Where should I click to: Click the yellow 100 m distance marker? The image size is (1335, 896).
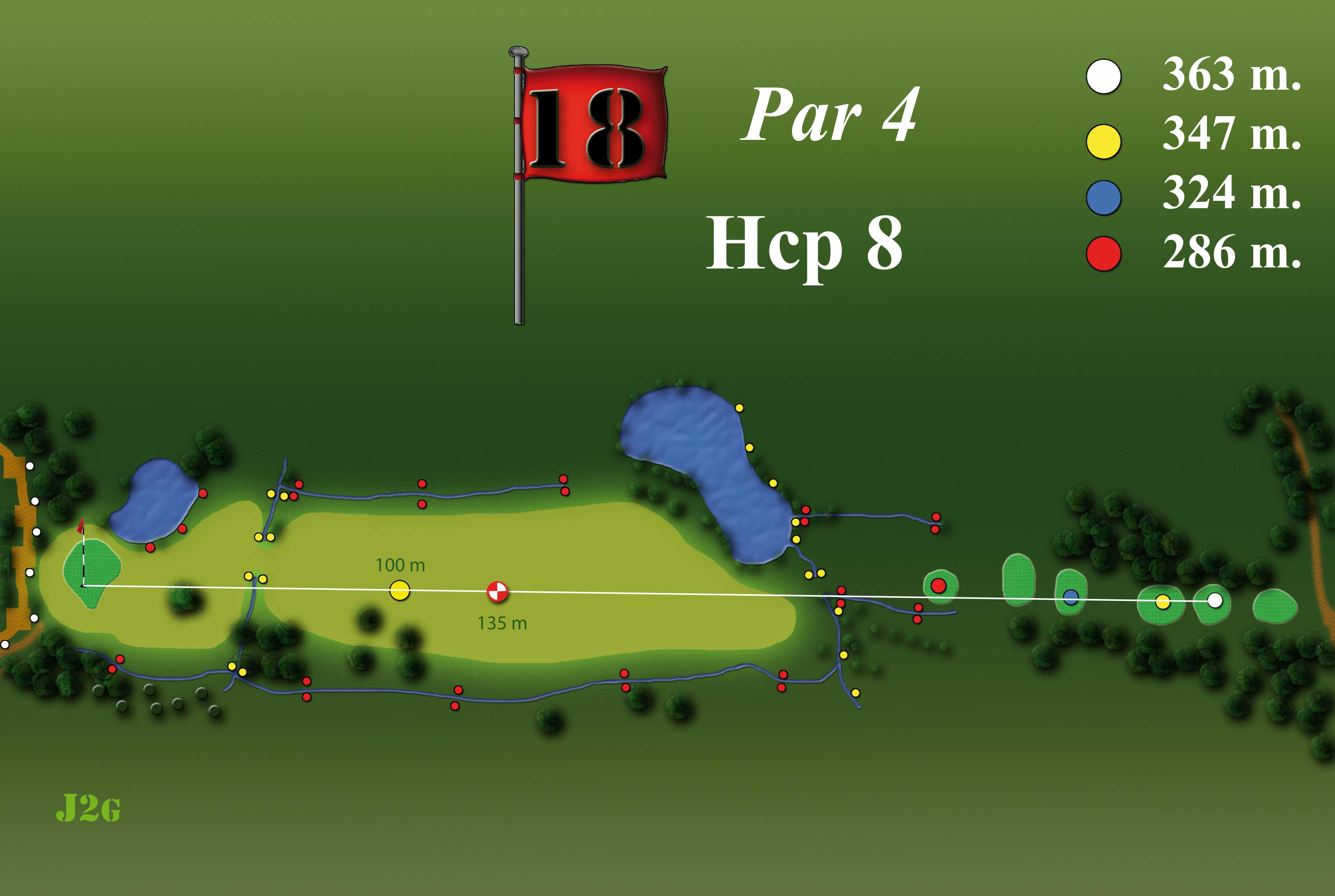click(x=400, y=590)
